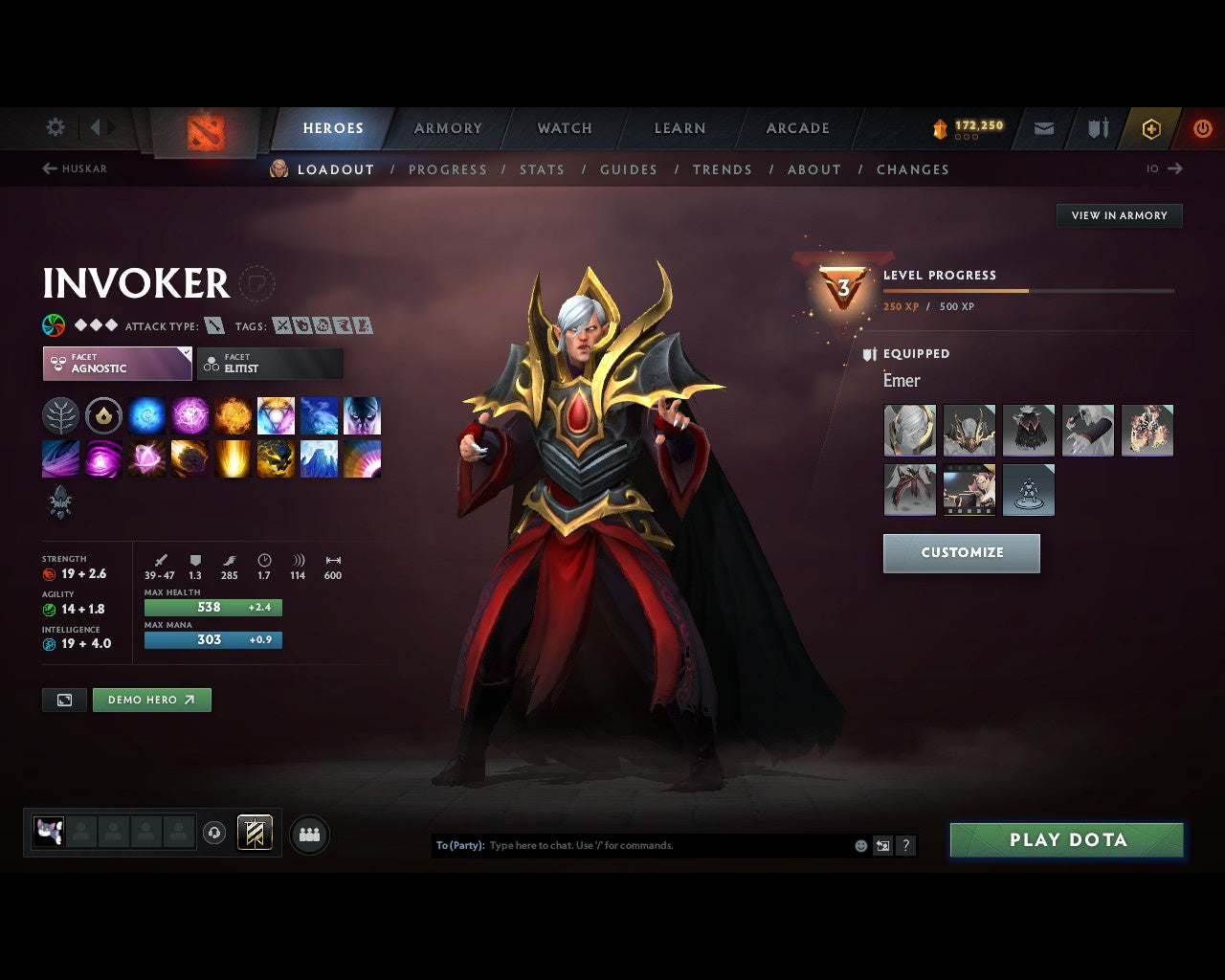
Task: Select the Agnostic facet
Action: (116, 364)
